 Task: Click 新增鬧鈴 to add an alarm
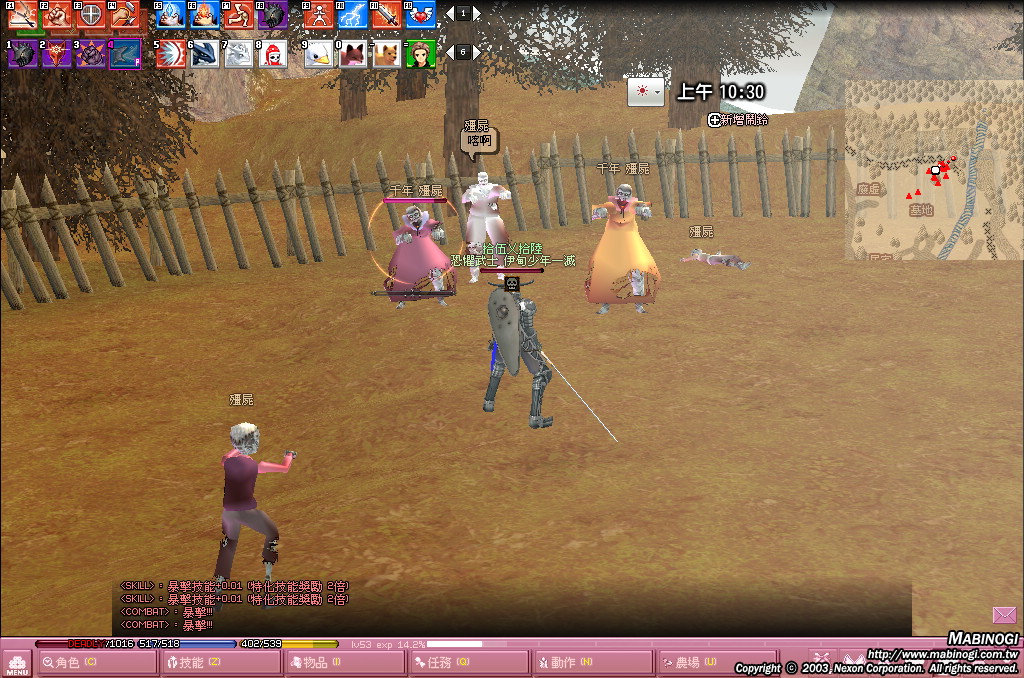738,120
